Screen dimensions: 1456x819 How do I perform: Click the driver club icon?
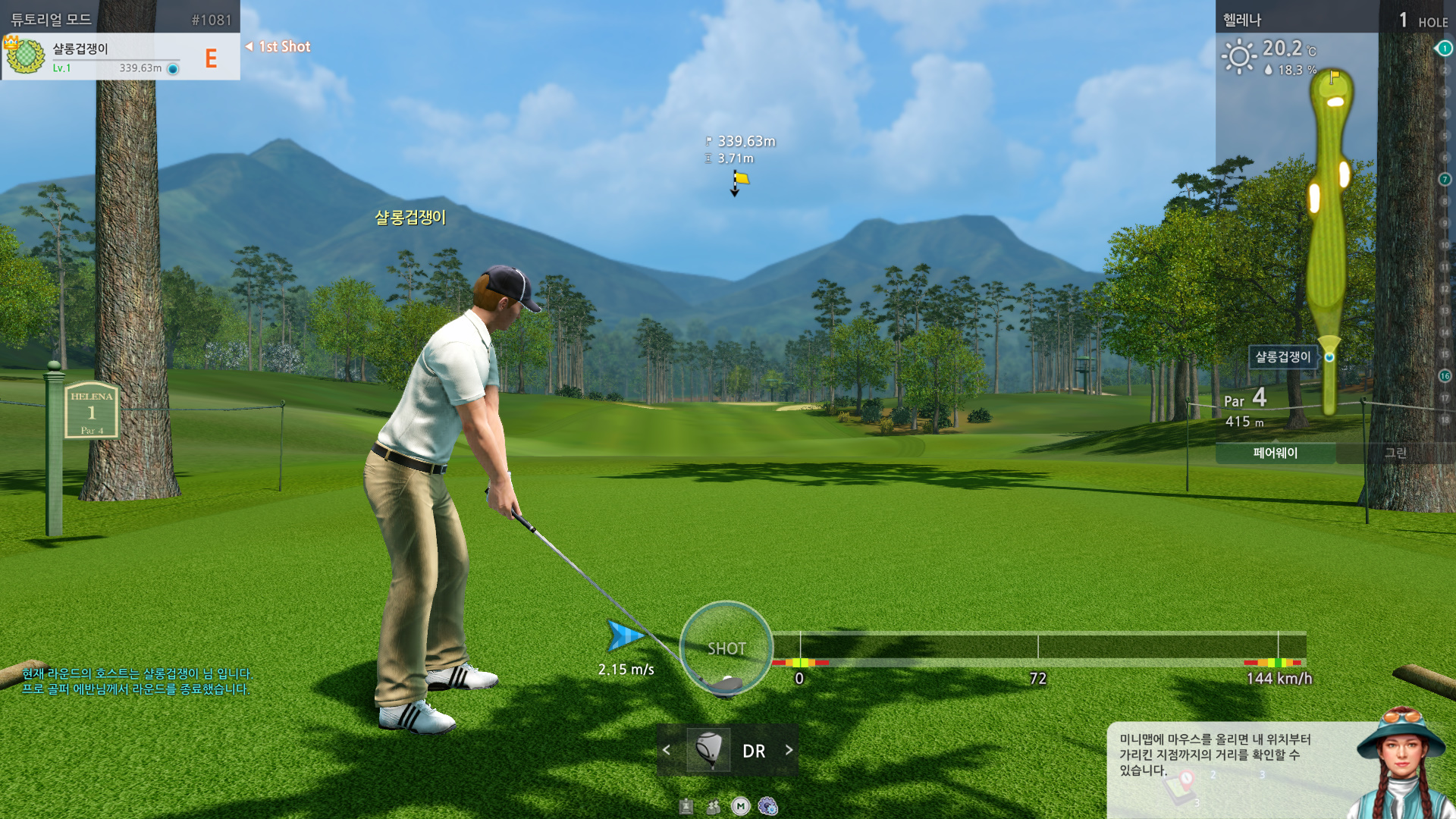coord(708,750)
